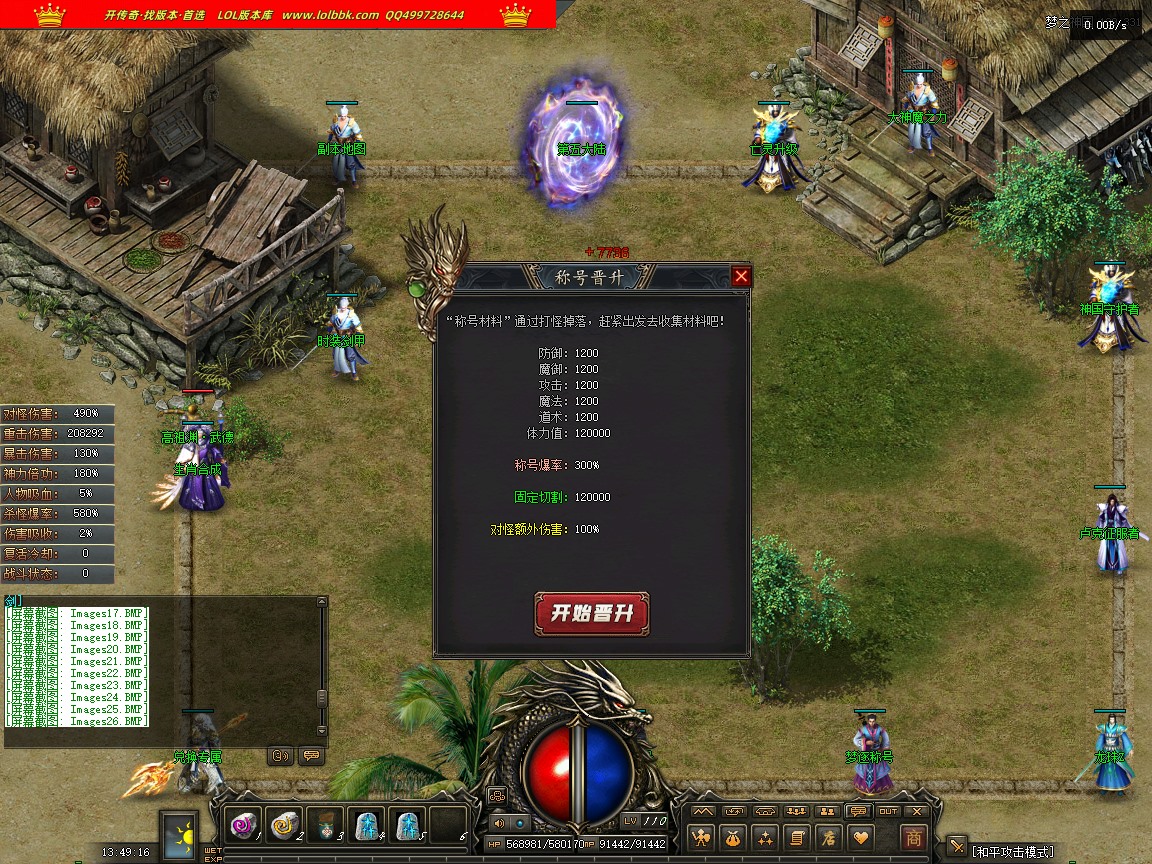Viewport: 1152px width, 864px height.
Task: Open the chat speech bubble button below chat
Action: pos(311,756)
